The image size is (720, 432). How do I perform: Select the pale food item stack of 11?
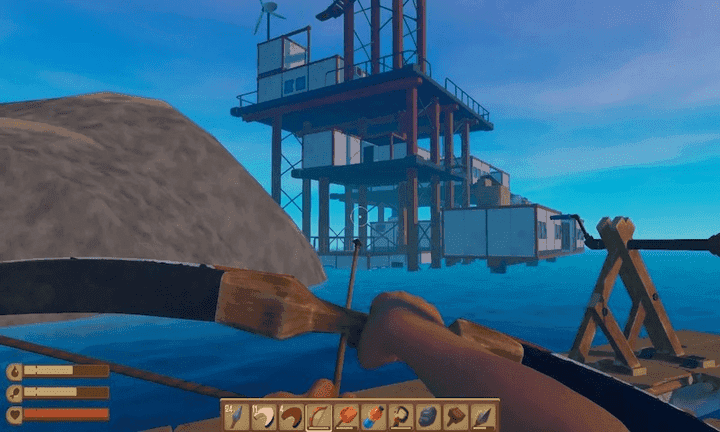263,416
